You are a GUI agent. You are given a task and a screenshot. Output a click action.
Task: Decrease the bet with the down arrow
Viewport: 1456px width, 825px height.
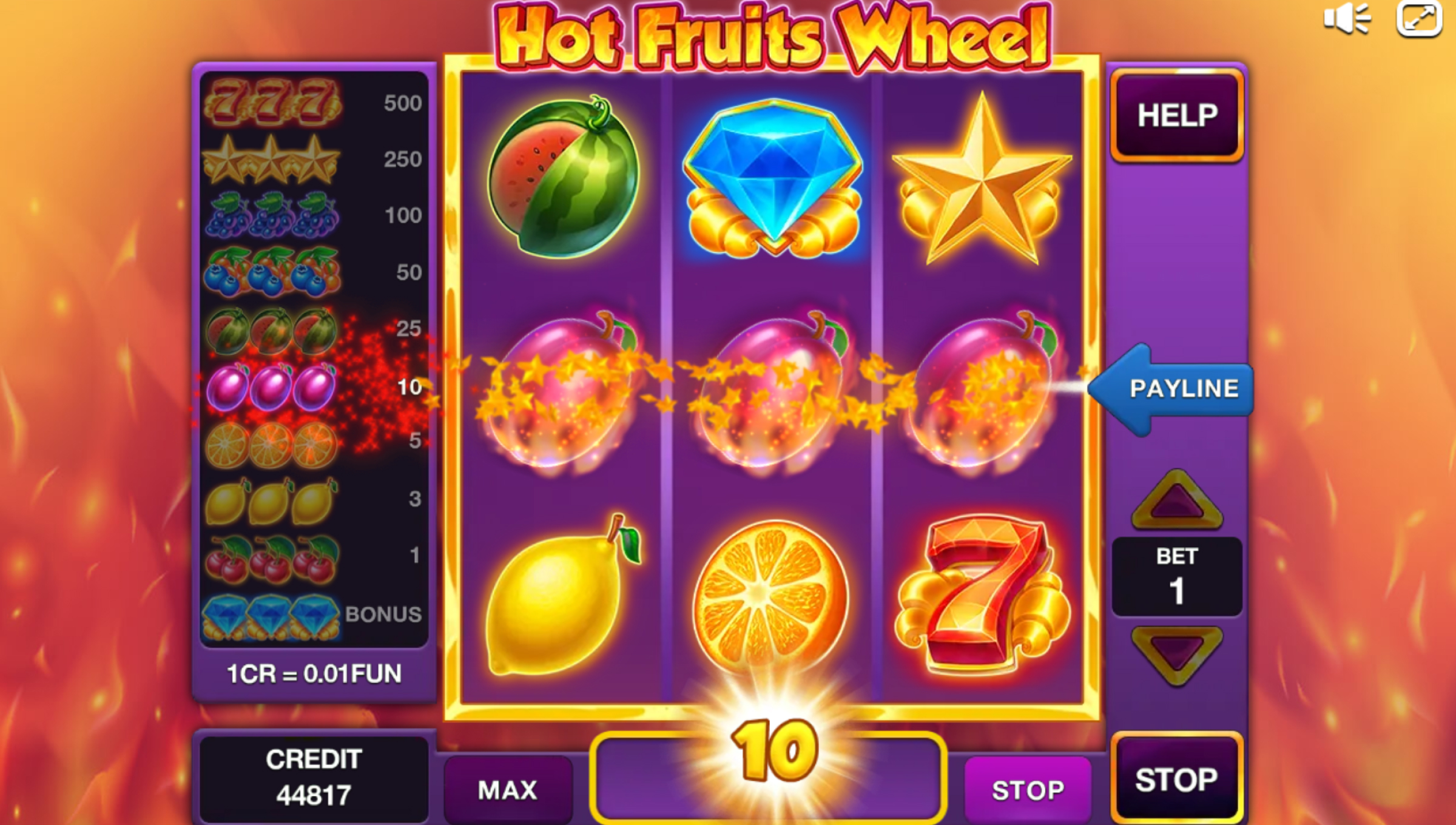click(x=1177, y=655)
